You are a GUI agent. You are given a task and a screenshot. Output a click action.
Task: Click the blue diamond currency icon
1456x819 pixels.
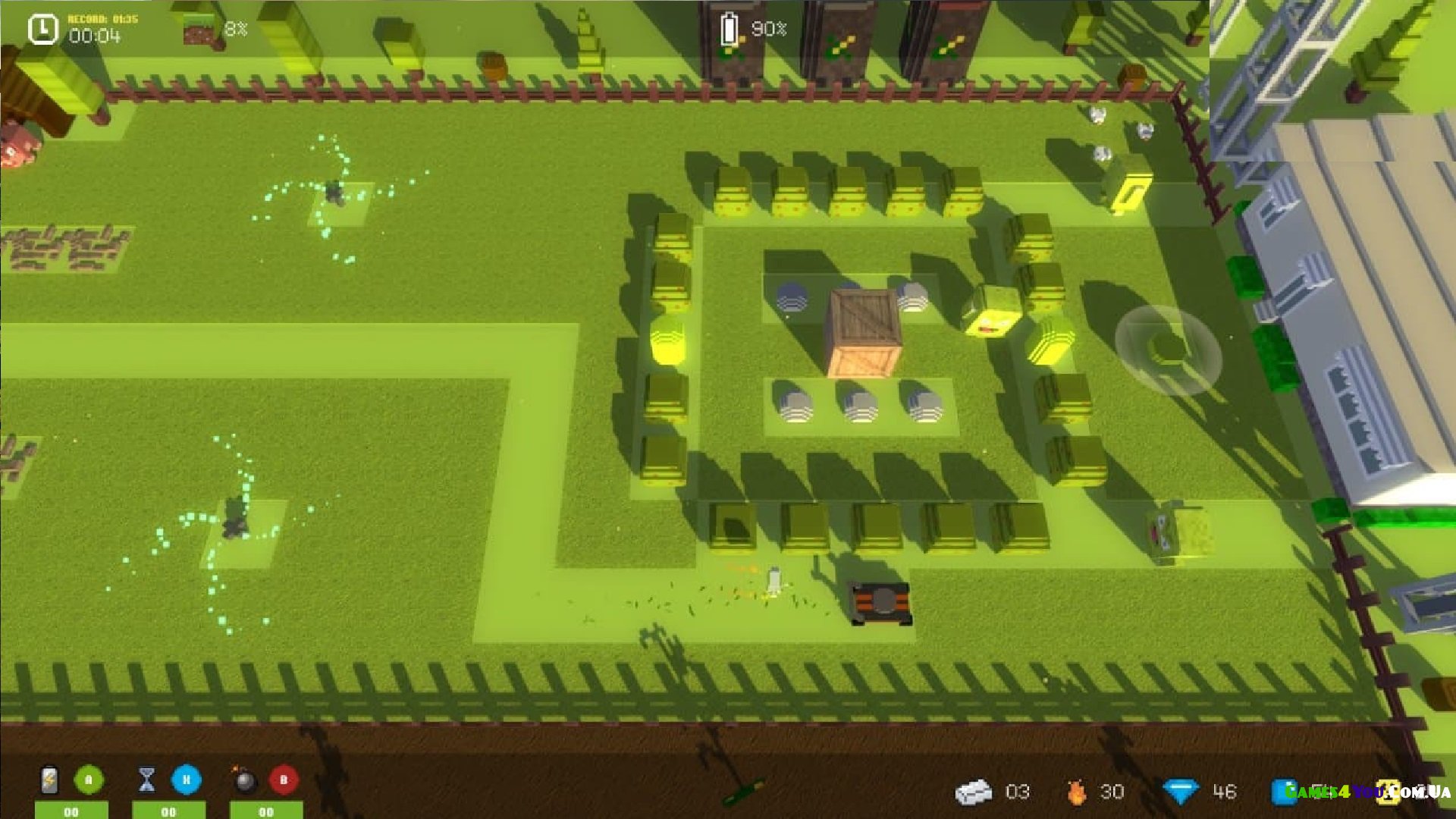pyautogui.click(x=1180, y=792)
